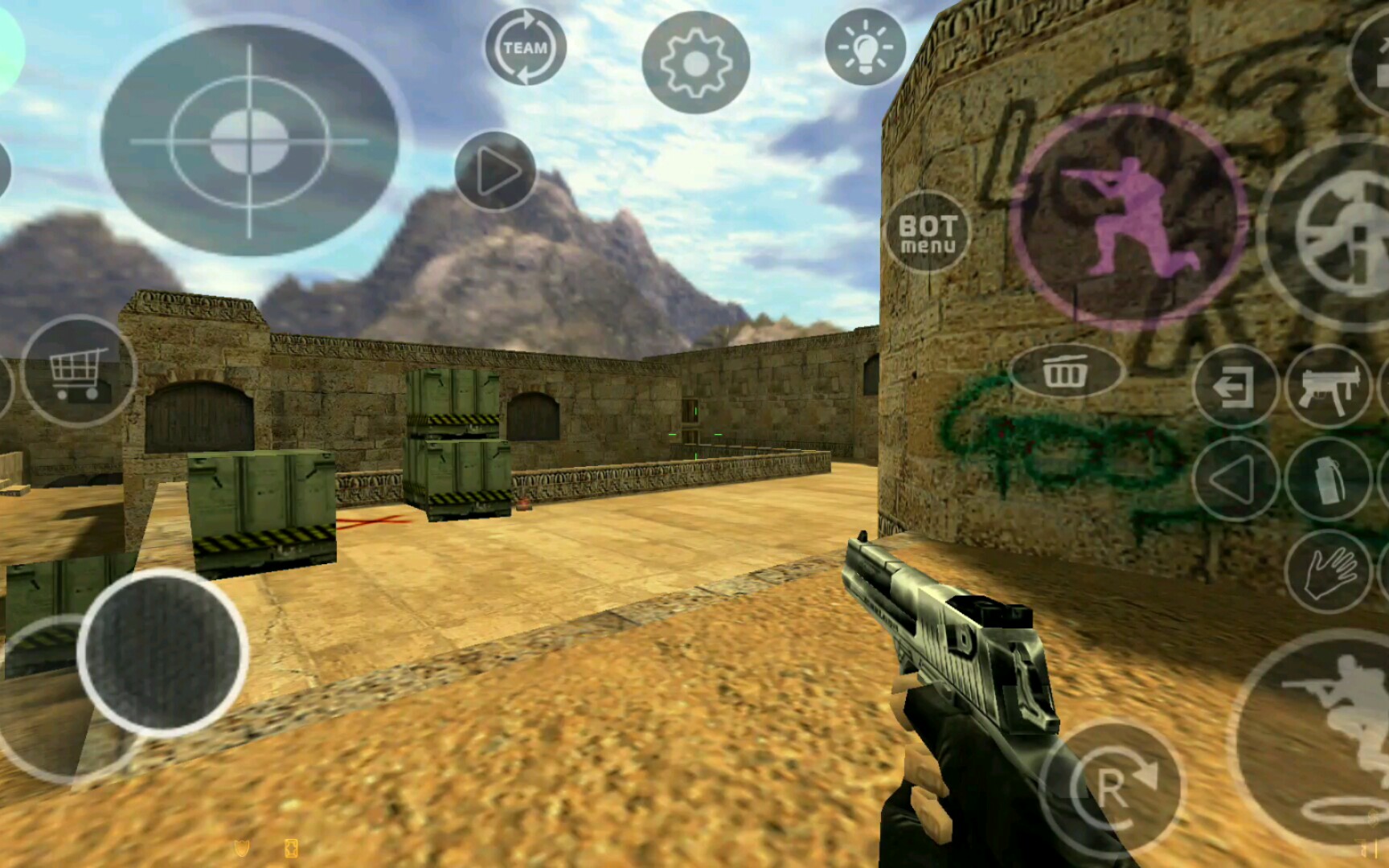Open the gear settings menu

click(x=695, y=62)
